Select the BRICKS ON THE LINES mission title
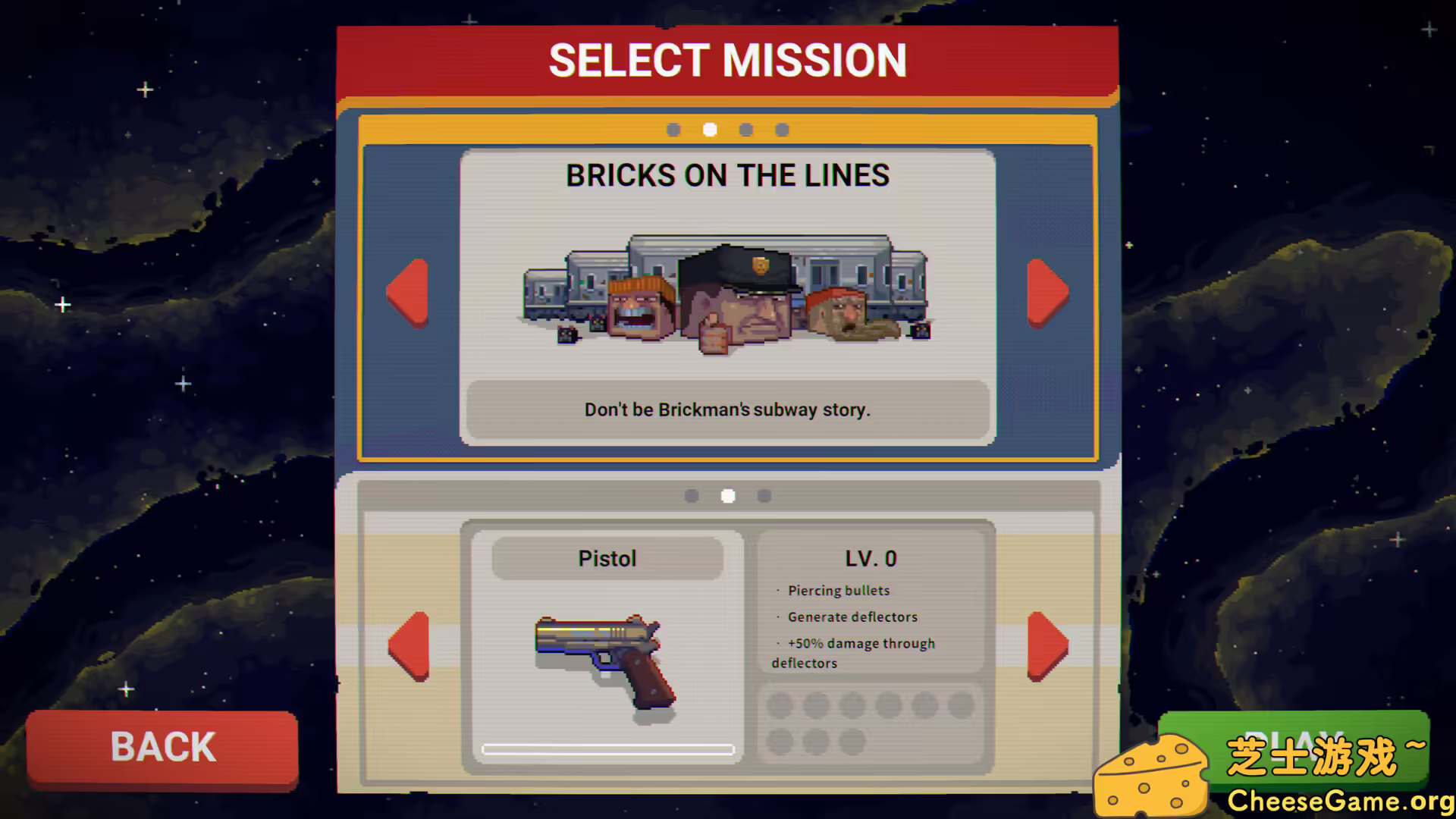 (727, 175)
